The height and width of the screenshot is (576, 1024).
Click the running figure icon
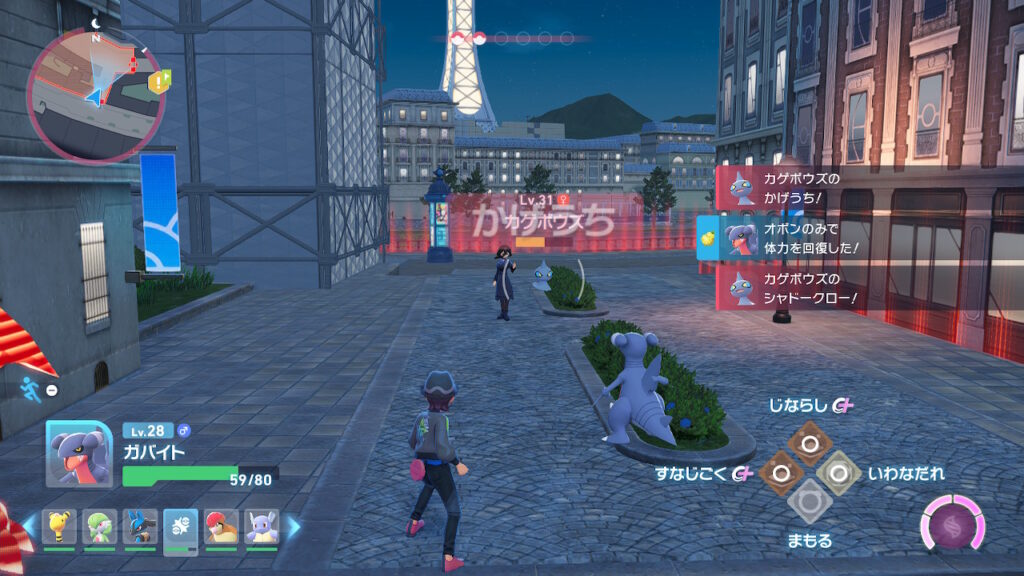pos(28,389)
